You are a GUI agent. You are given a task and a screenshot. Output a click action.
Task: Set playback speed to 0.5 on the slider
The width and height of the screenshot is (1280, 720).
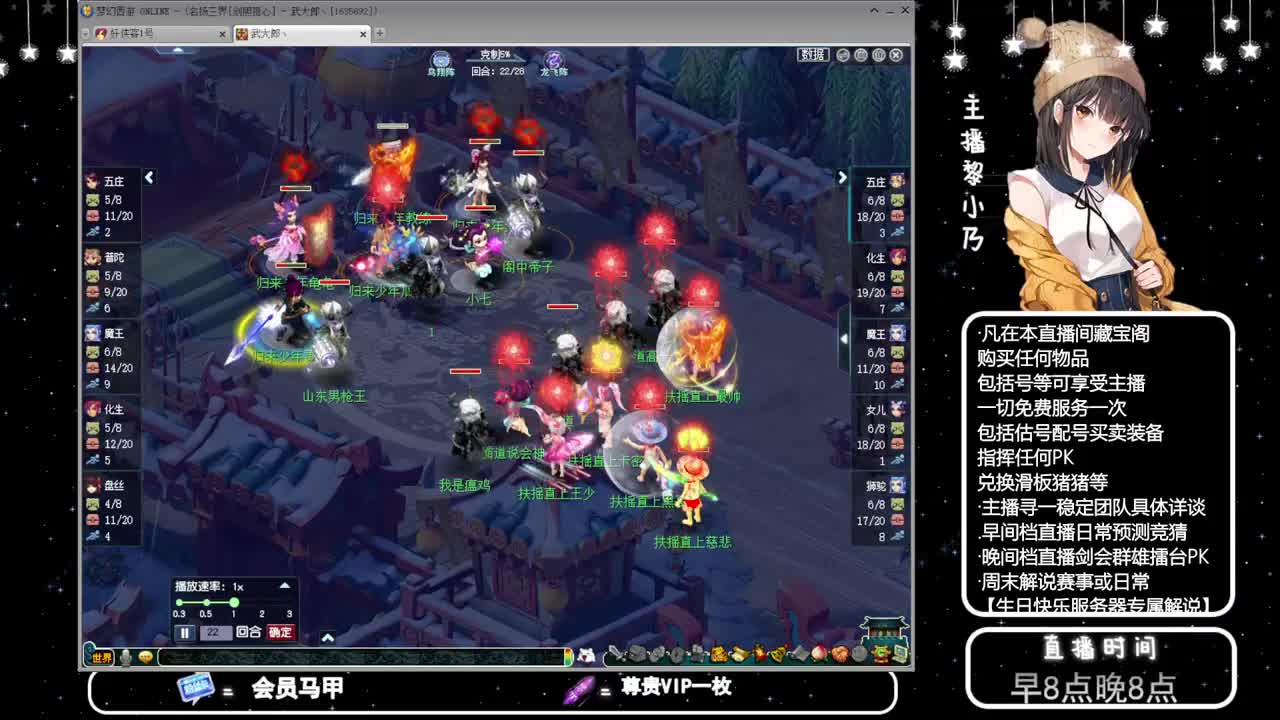(x=207, y=602)
